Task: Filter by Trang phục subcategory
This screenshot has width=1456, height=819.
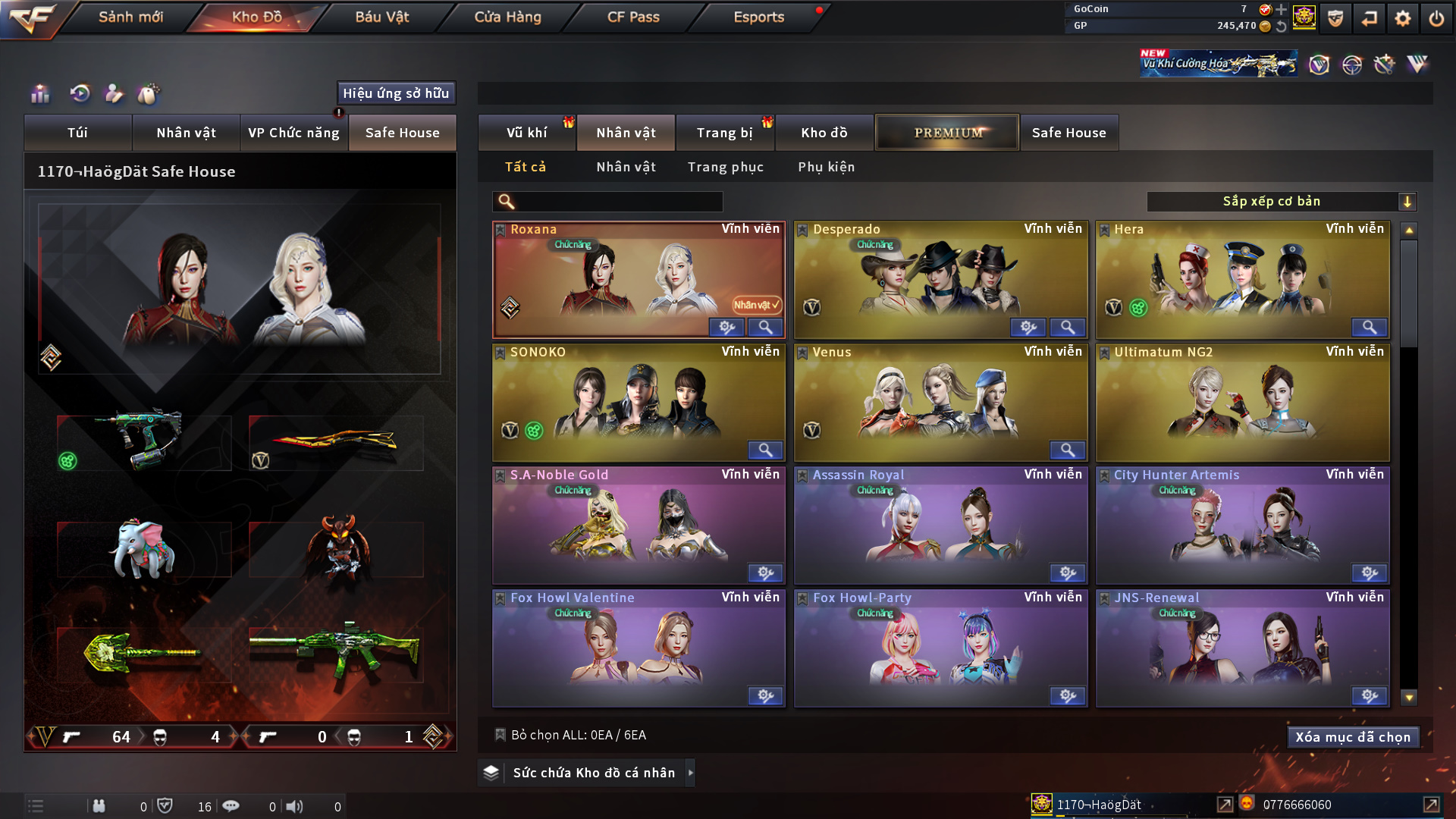Action: [726, 167]
